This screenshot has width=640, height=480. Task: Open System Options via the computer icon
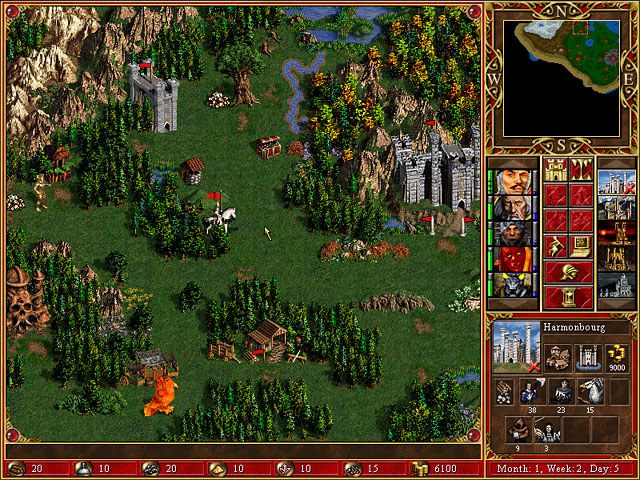580,245
